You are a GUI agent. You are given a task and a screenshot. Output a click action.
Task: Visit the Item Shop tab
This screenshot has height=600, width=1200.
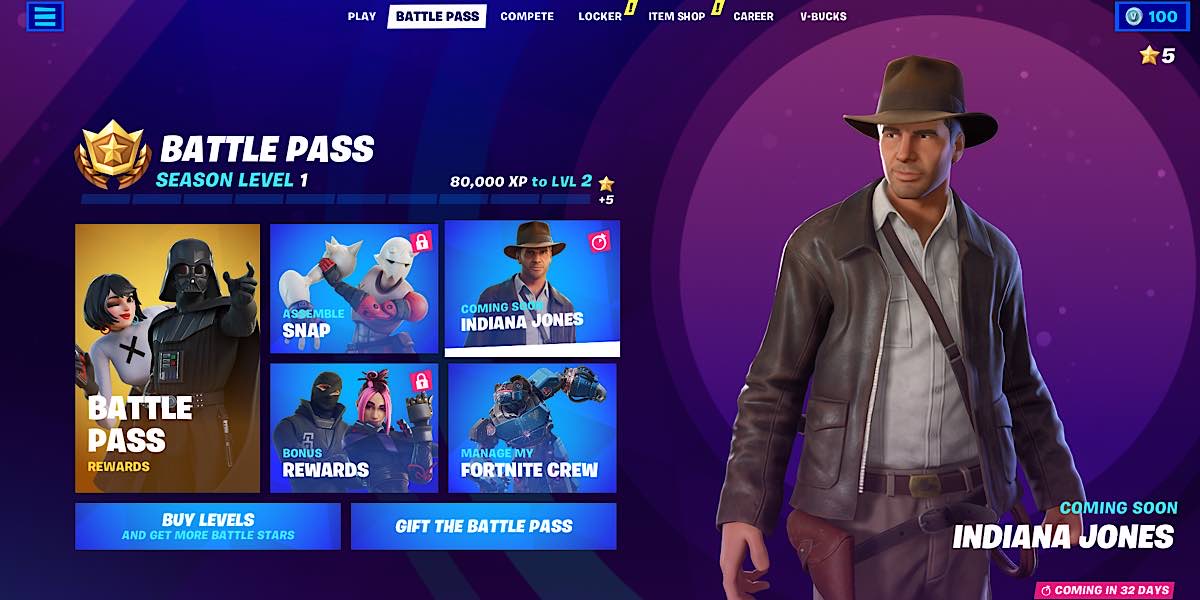(676, 16)
